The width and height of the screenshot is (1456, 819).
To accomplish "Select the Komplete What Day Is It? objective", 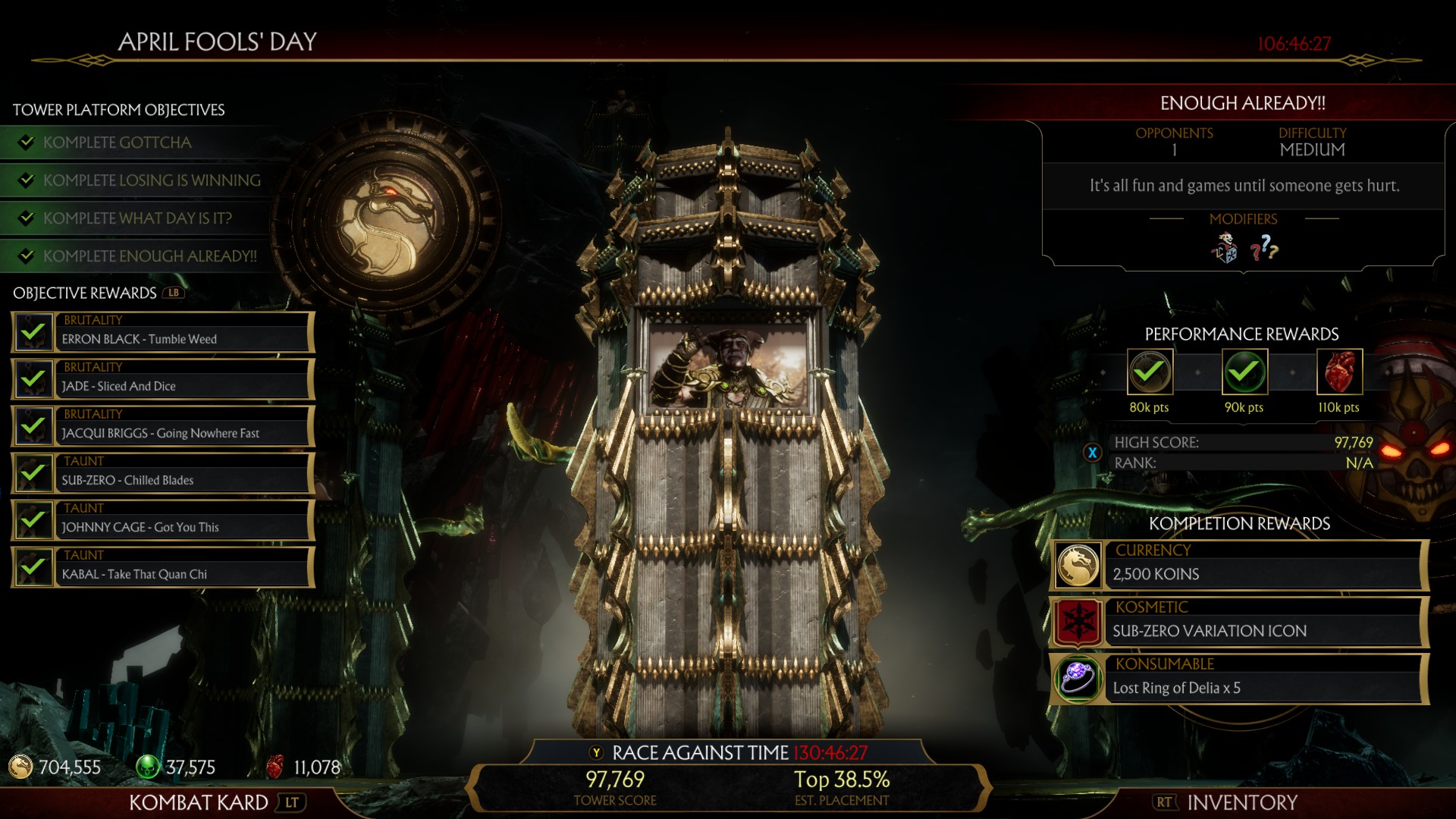I will pos(137,218).
